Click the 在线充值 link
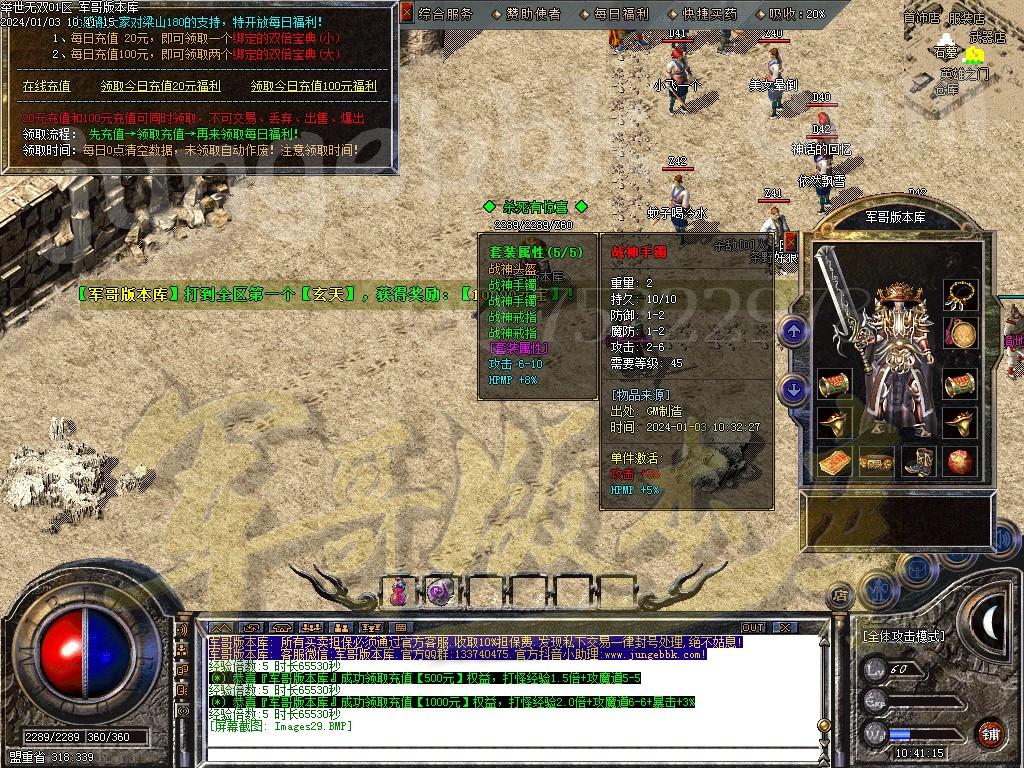The height and width of the screenshot is (768, 1024). pyautogui.click(x=46, y=86)
